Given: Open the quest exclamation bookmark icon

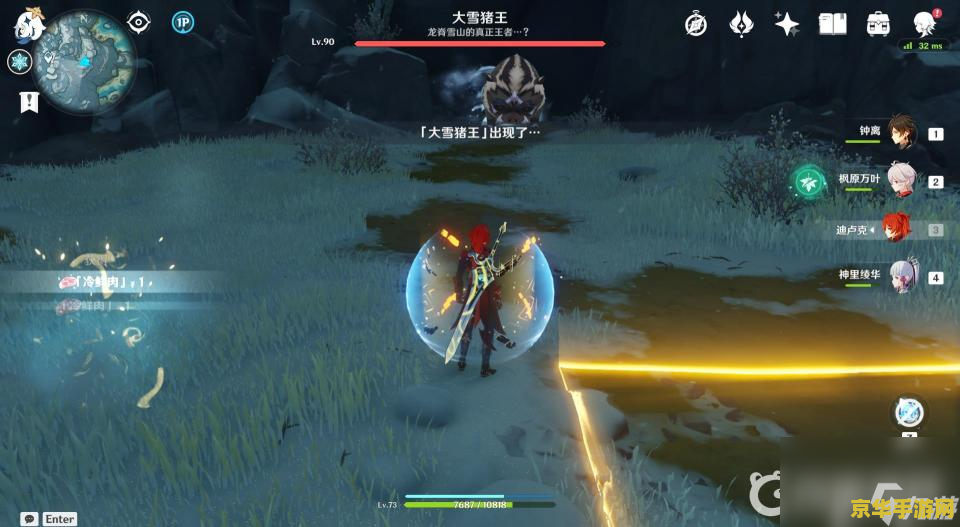Looking at the screenshot, I should tap(28, 100).
